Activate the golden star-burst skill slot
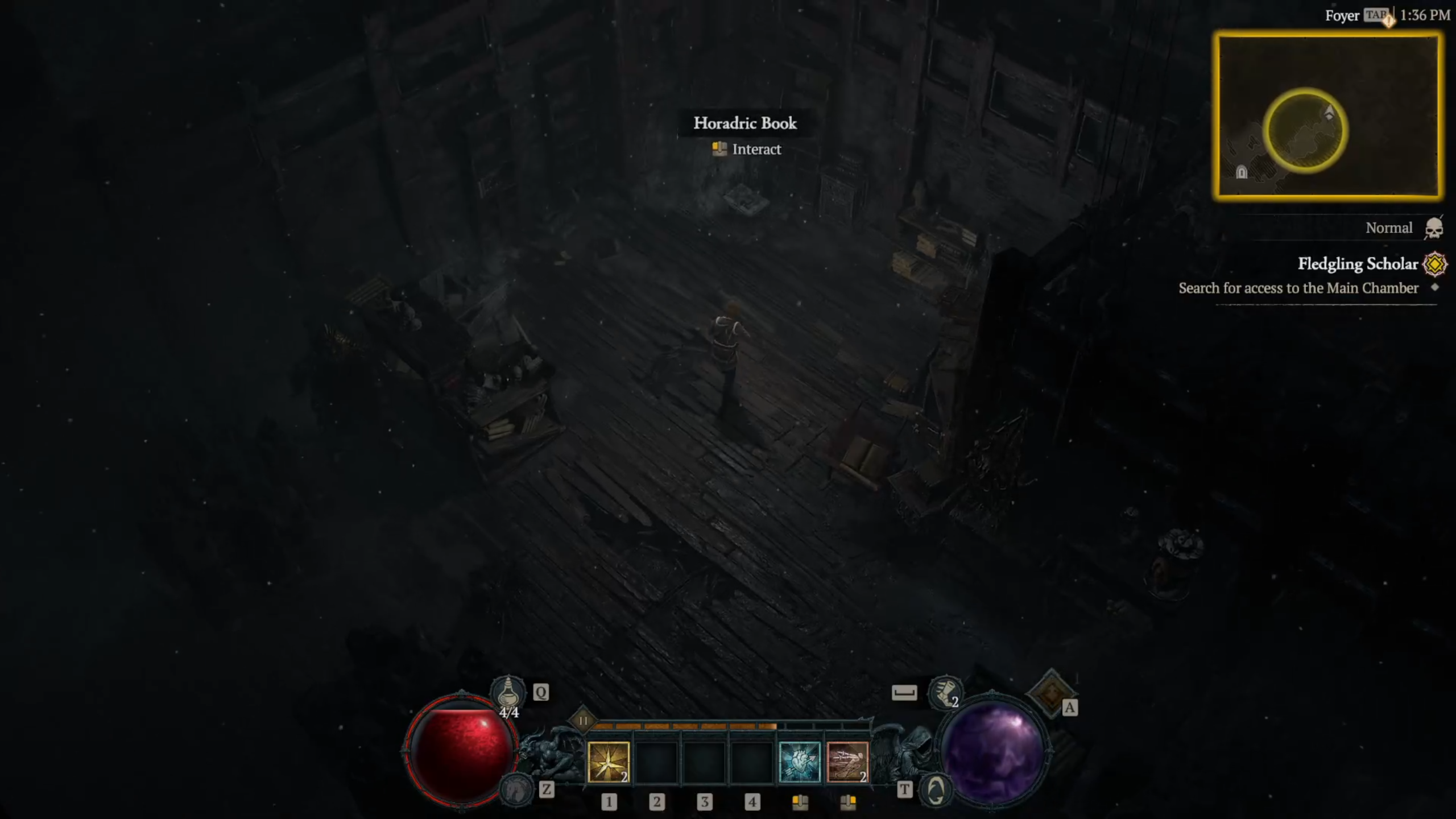This screenshot has width=1456, height=819. pos(608,762)
